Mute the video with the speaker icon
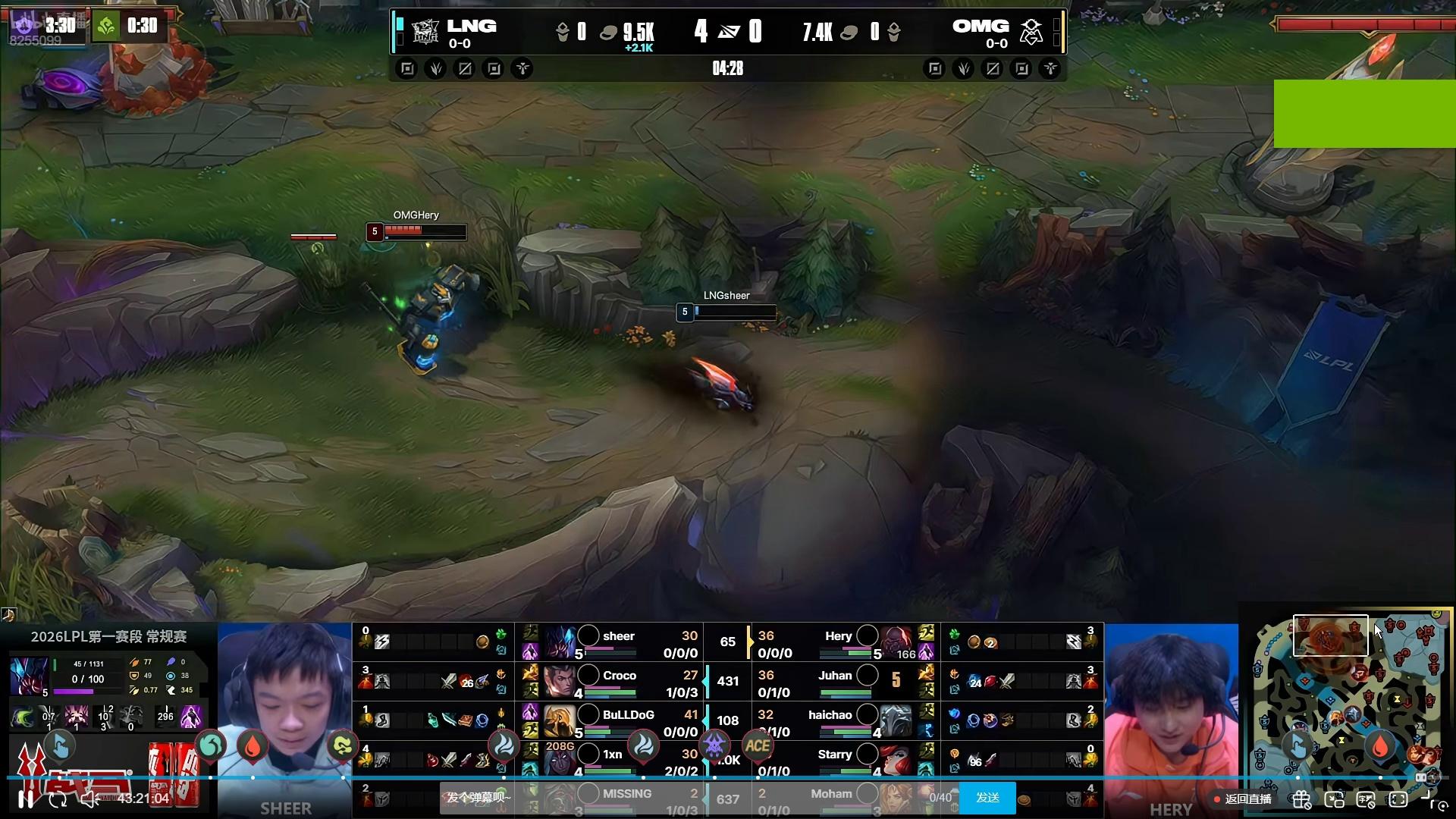This screenshot has height=819, width=1456. tap(89, 799)
